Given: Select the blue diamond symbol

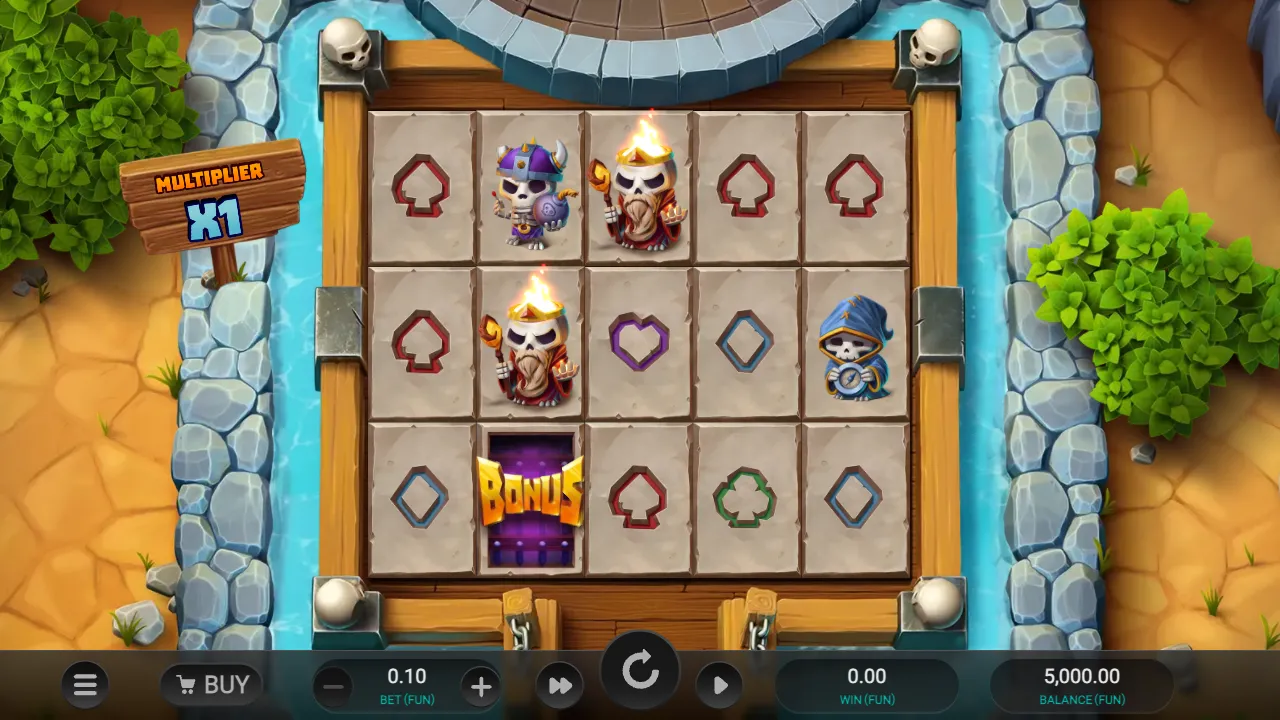Looking at the screenshot, I should [x=747, y=341].
